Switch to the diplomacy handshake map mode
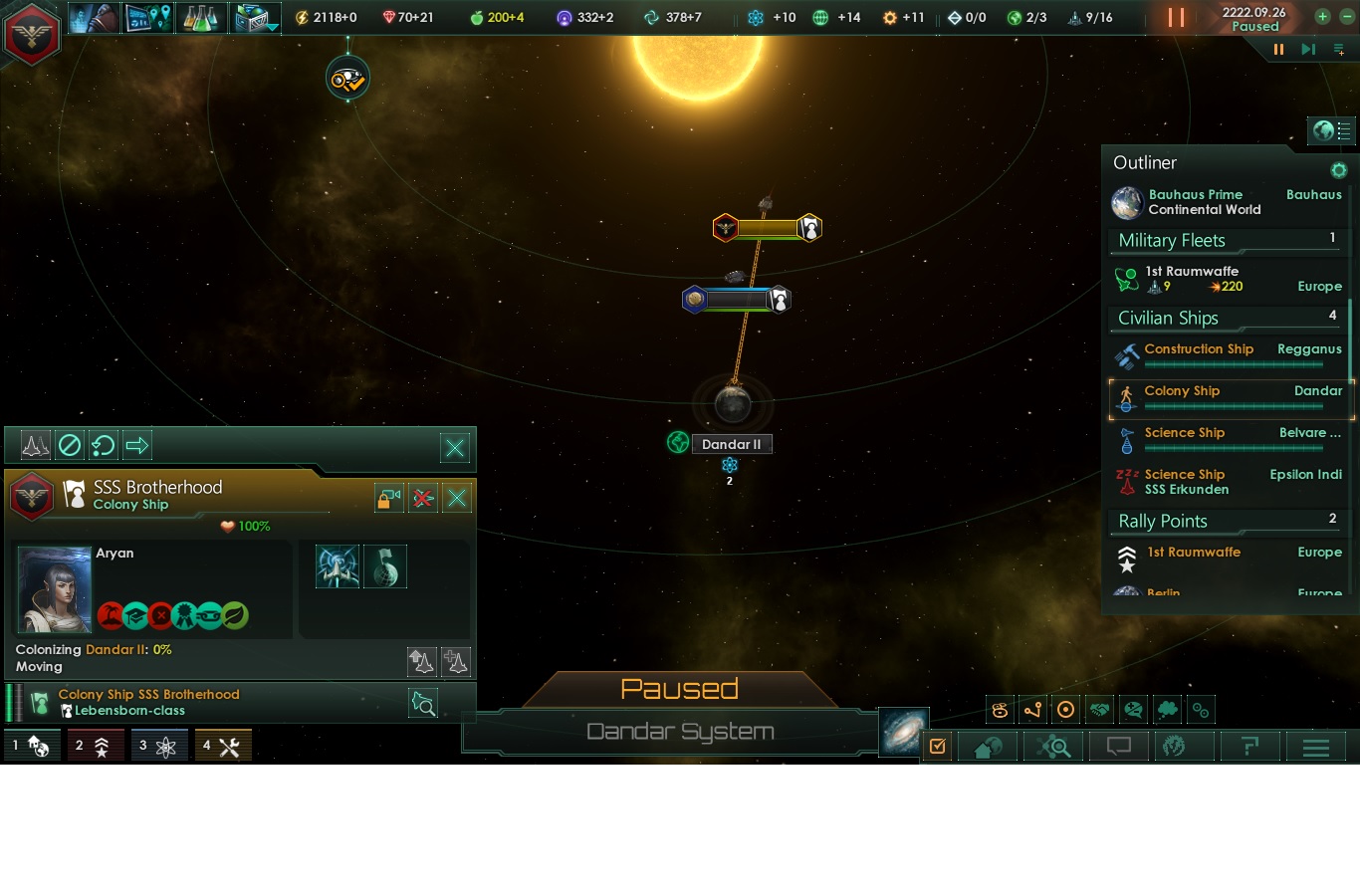Screen dimensions: 1360x896 coord(1098,709)
